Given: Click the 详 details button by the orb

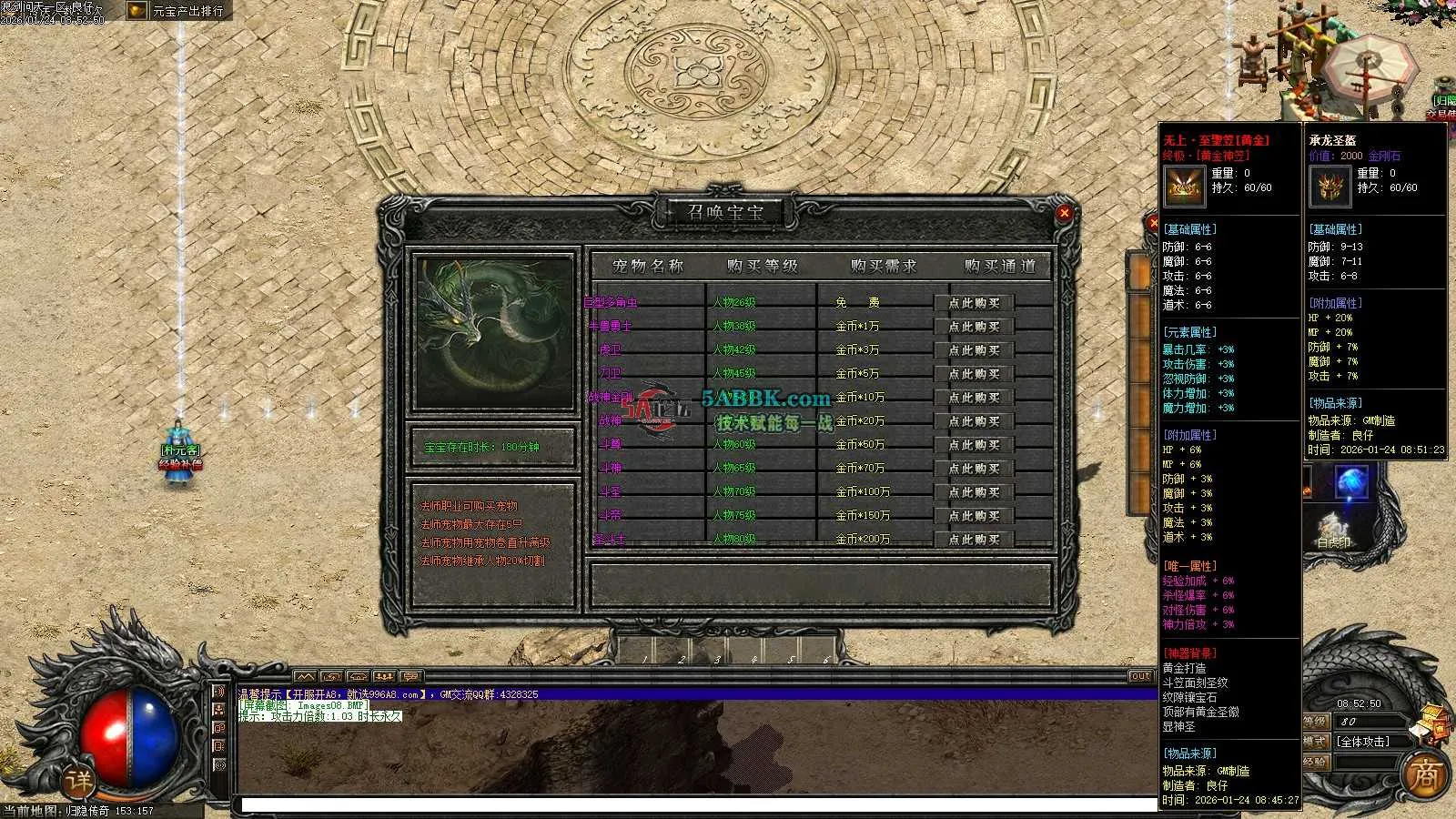Looking at the screenshot, I should point(79,781).
